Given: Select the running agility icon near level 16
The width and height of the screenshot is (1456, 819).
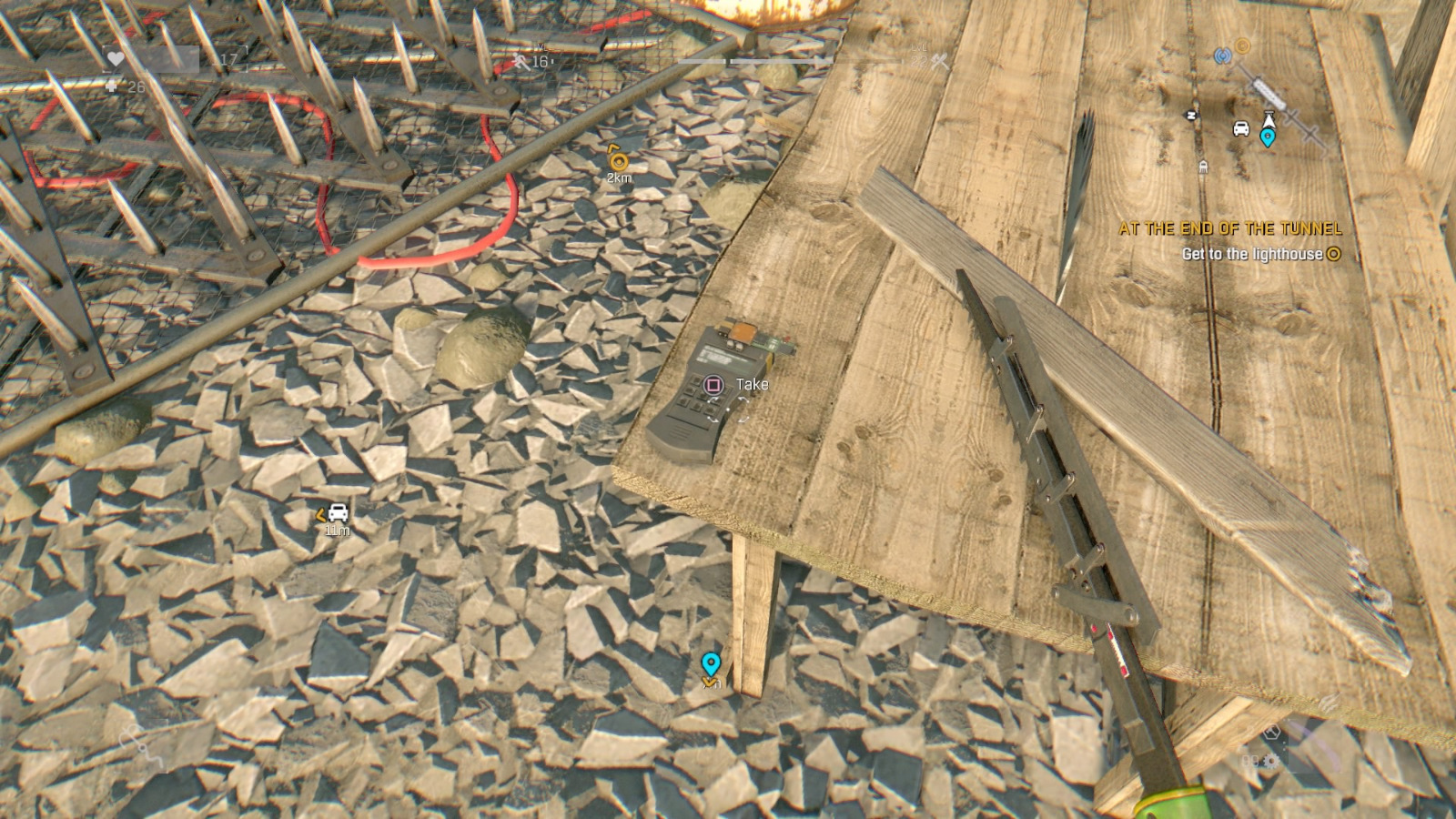Looking at the screenshot, I should tap(519, 62).
